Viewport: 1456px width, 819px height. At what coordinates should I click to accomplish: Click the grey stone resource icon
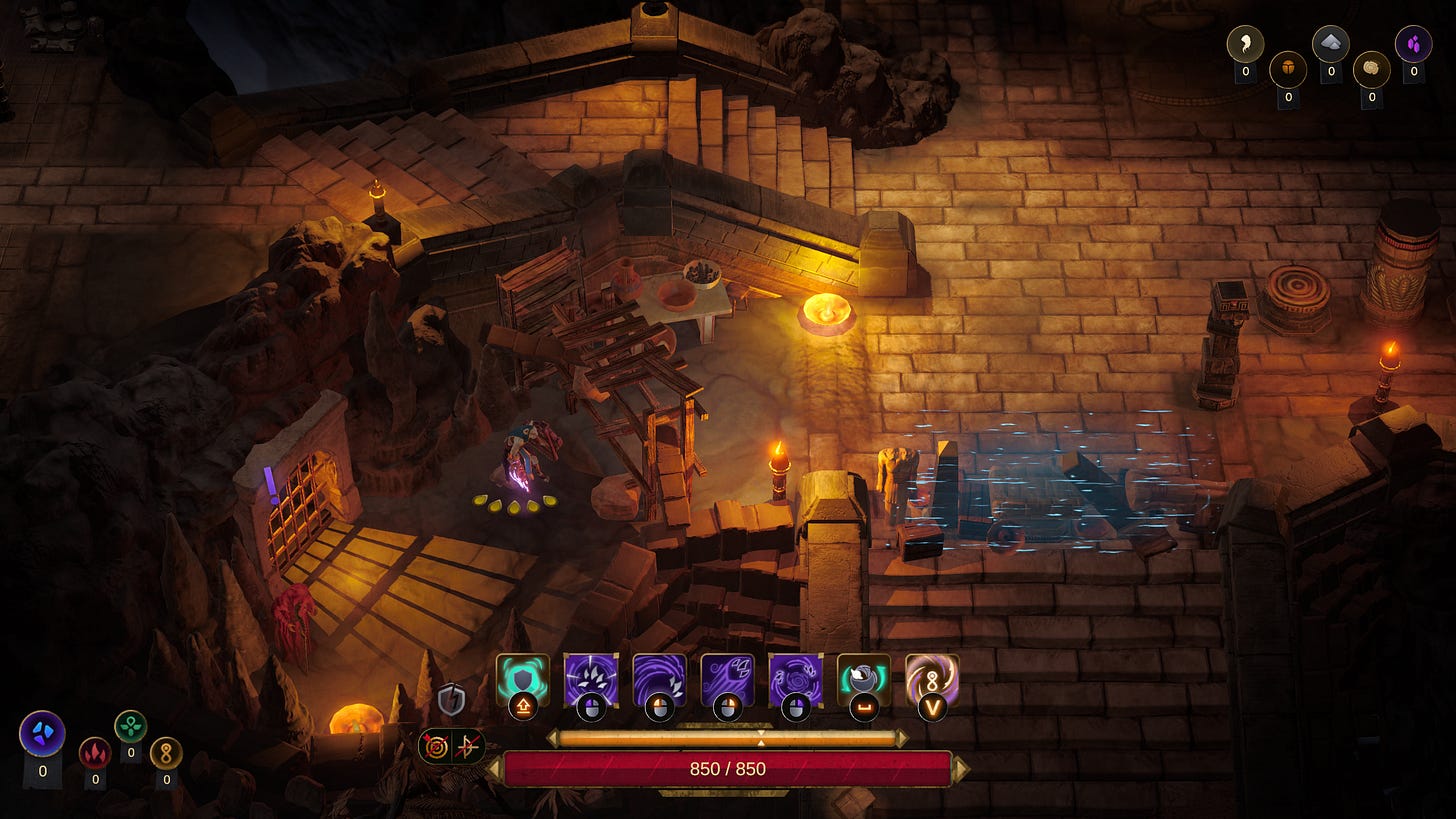1330,43
